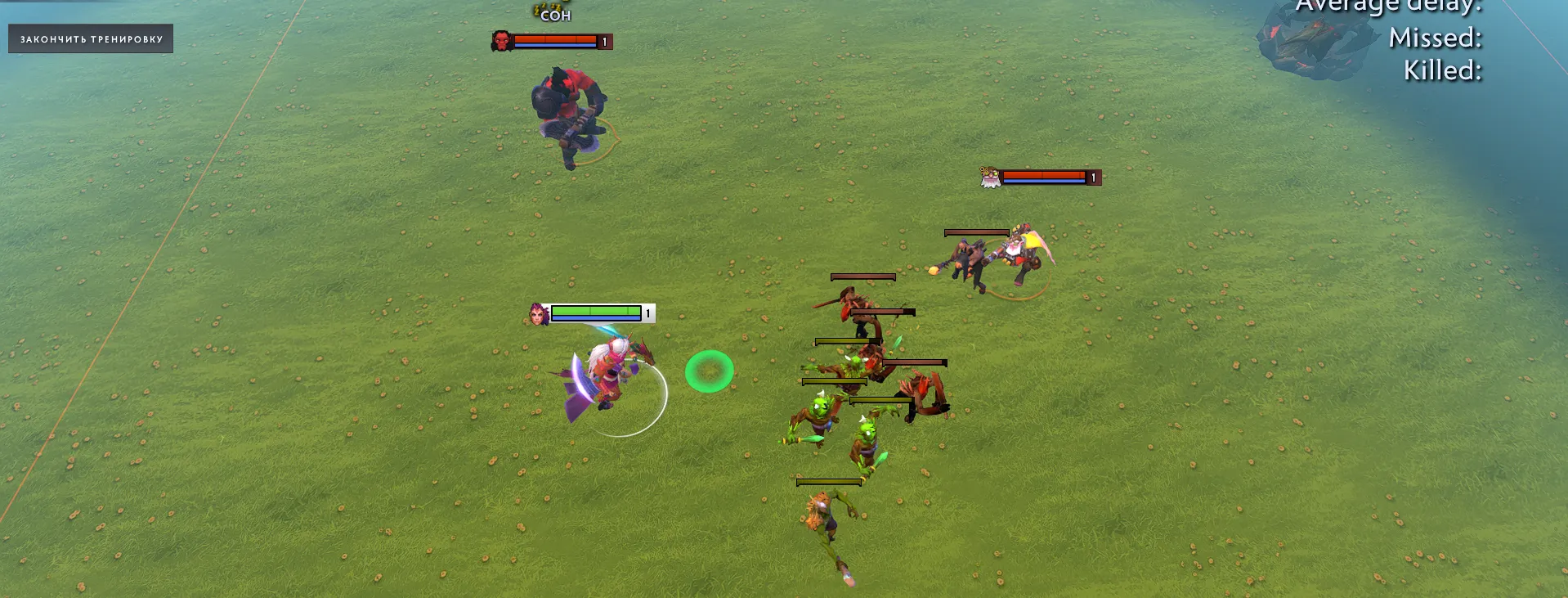Viewport: 1568px width, 598px height.
Task: Click the blue mana strip under the green health bar
Action: [x=594, y=320]
